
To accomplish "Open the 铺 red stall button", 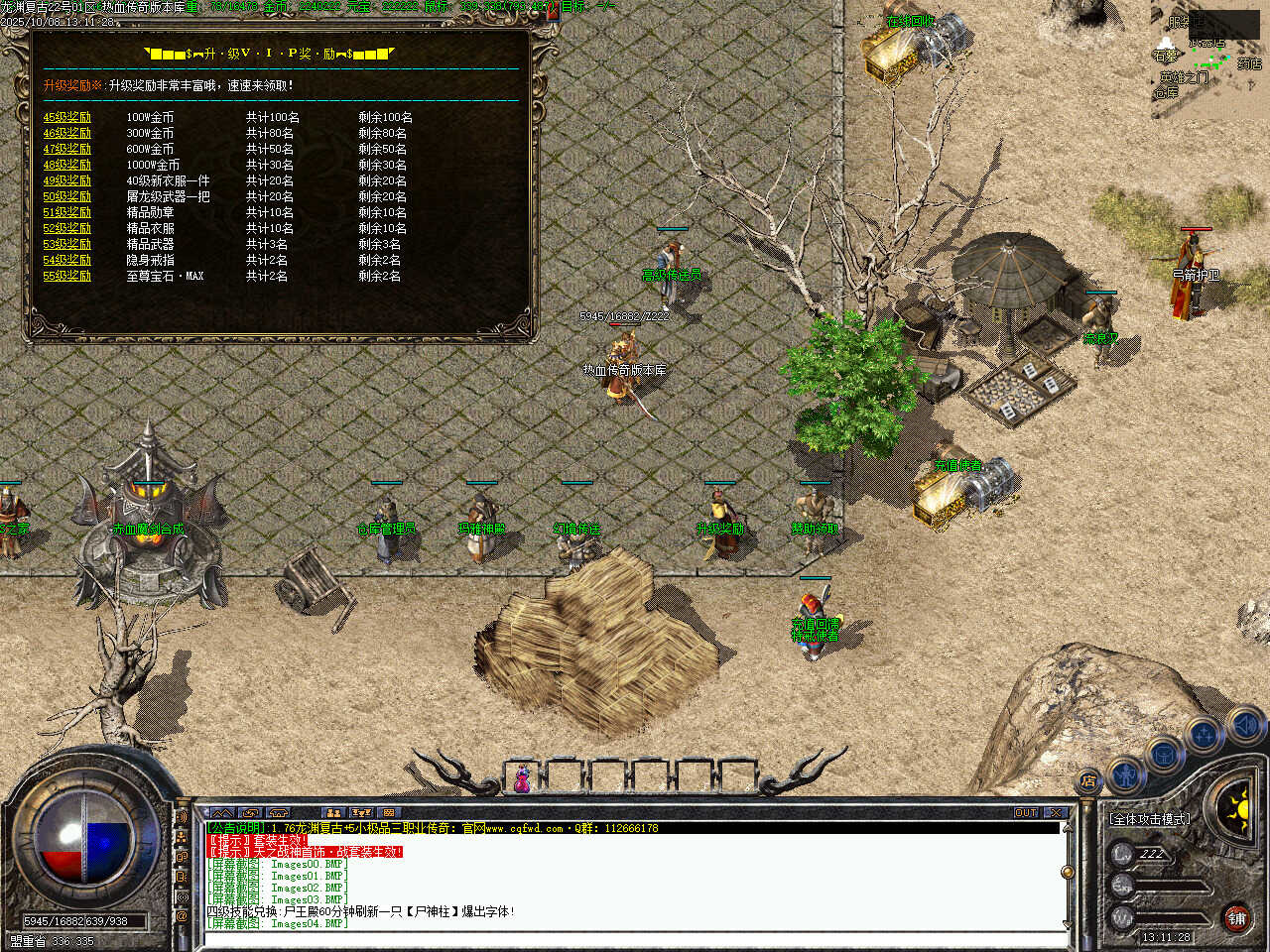I will coord(1236,918).
